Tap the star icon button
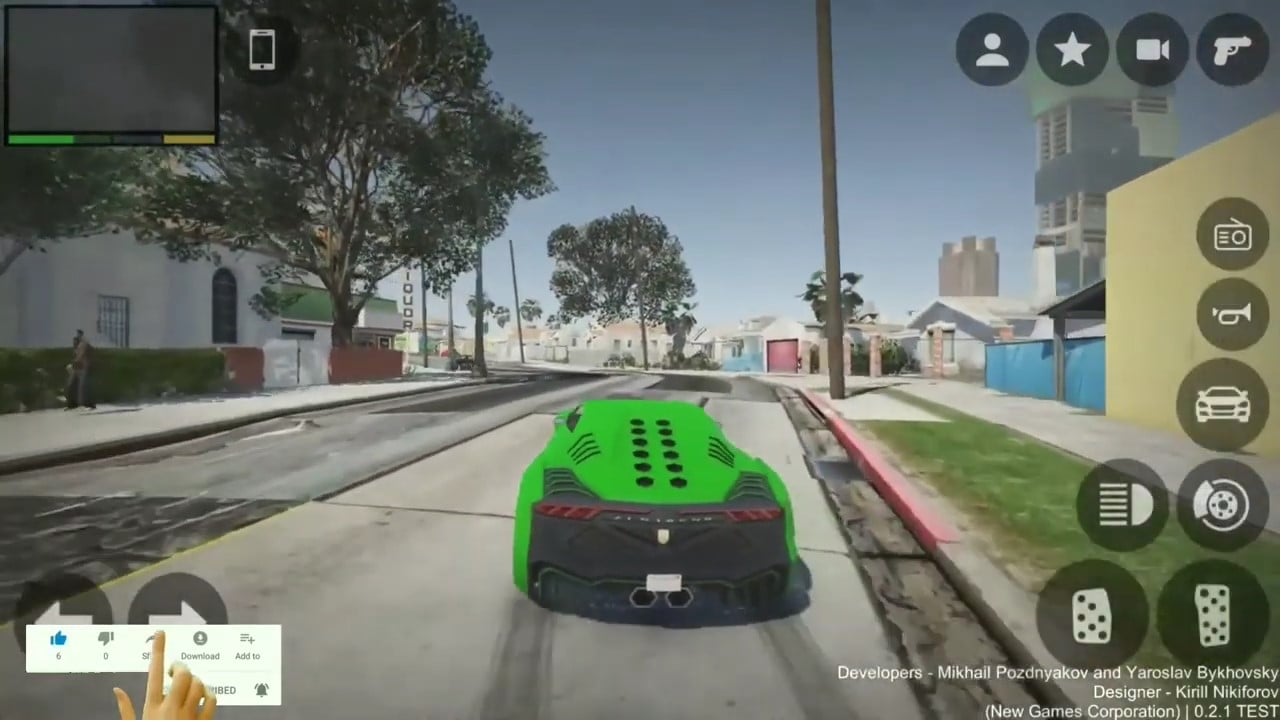 [x=1072, y=49]
